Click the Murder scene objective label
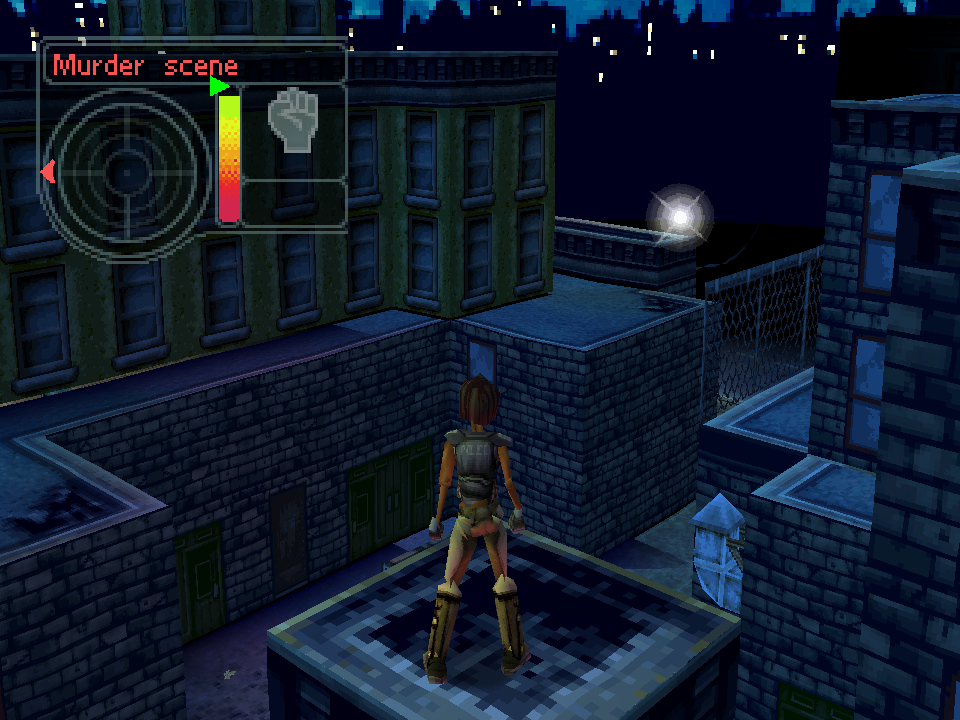 click(146, 66)
